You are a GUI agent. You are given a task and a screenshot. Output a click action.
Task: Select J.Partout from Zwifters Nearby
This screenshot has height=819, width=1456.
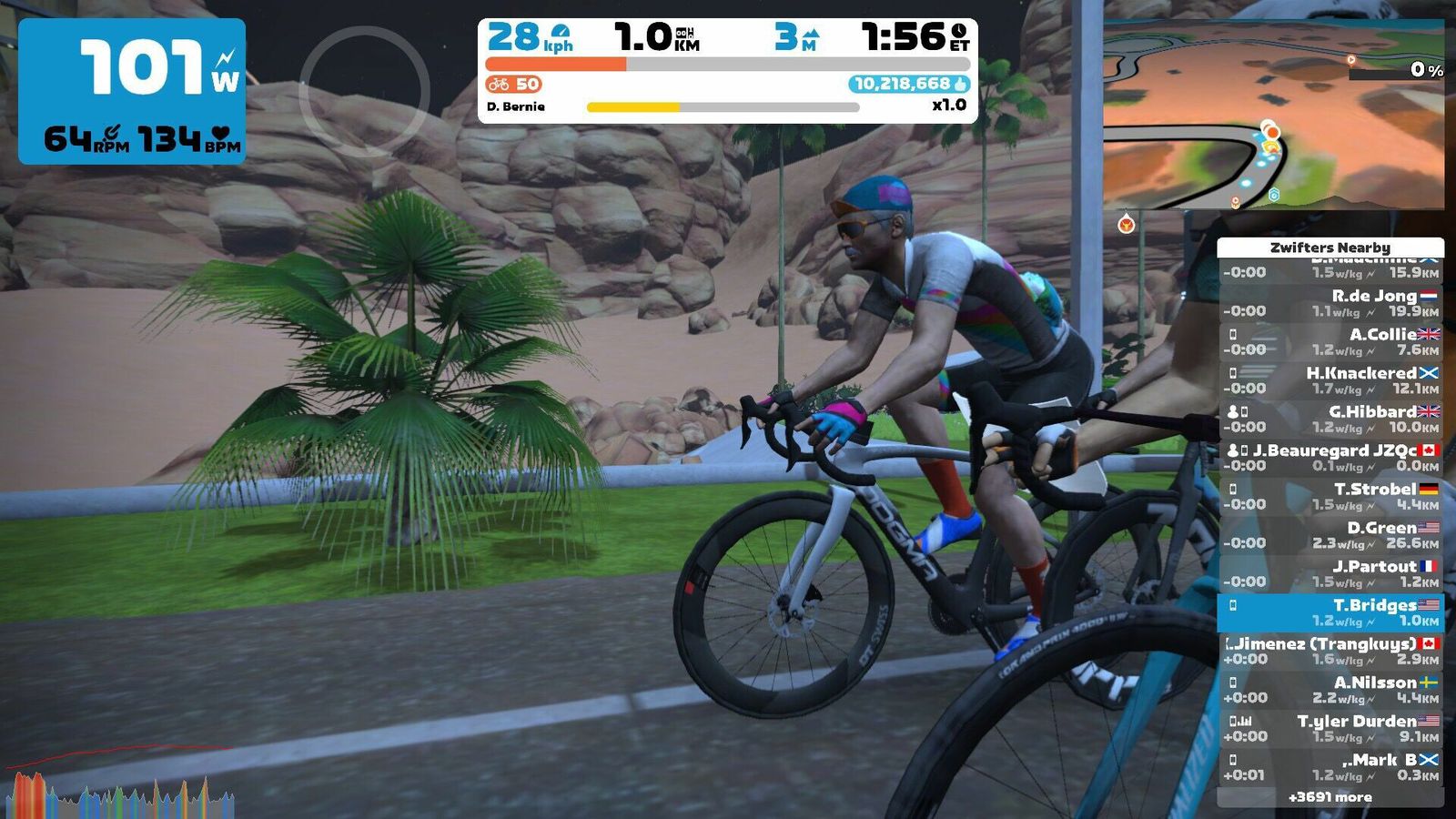click(x=1330, y=574)
